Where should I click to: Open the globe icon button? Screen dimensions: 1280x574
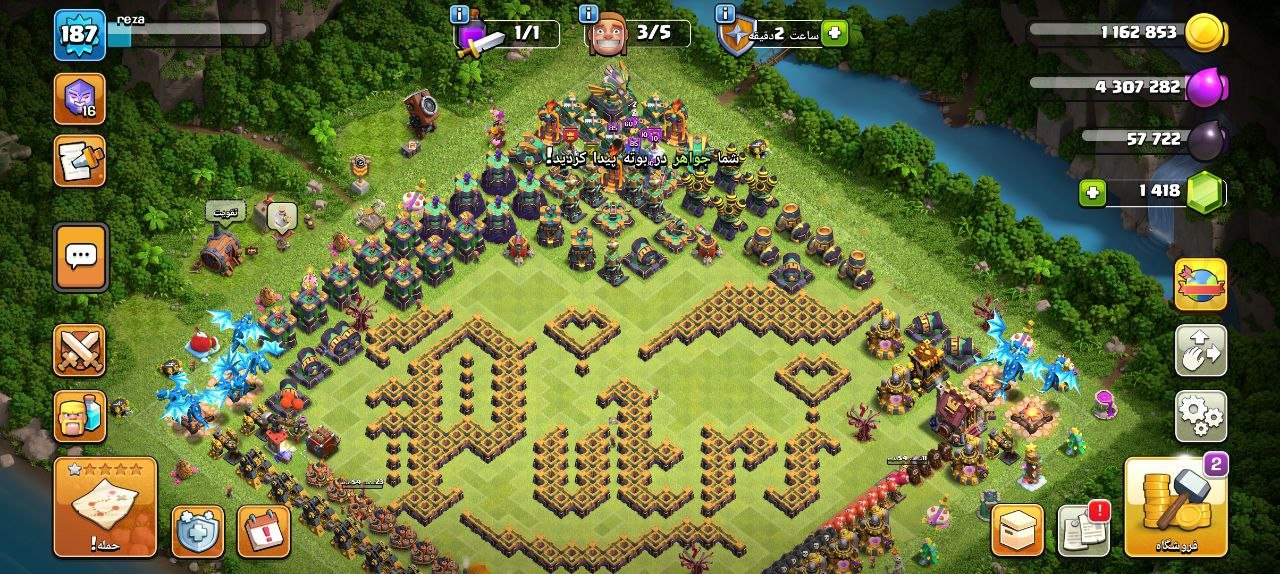click(x=1200, y=284)
